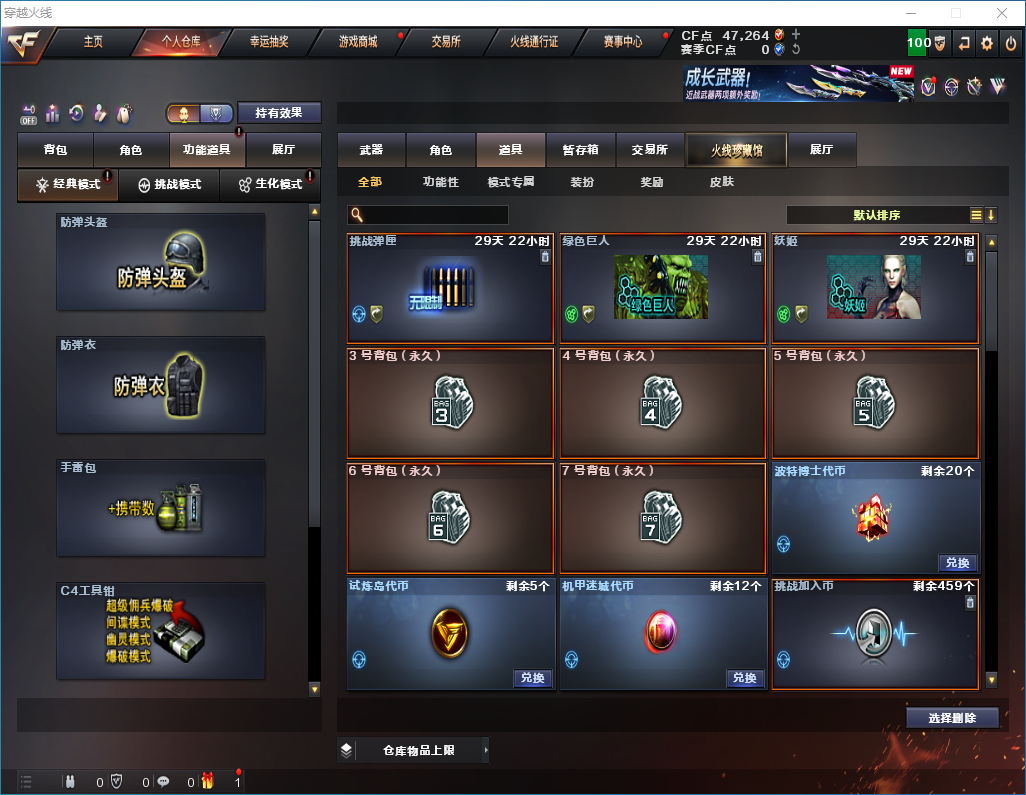Close the game window
Image resolution: width=1026 pixels, height=795 pixels.
click(1001, 13)
